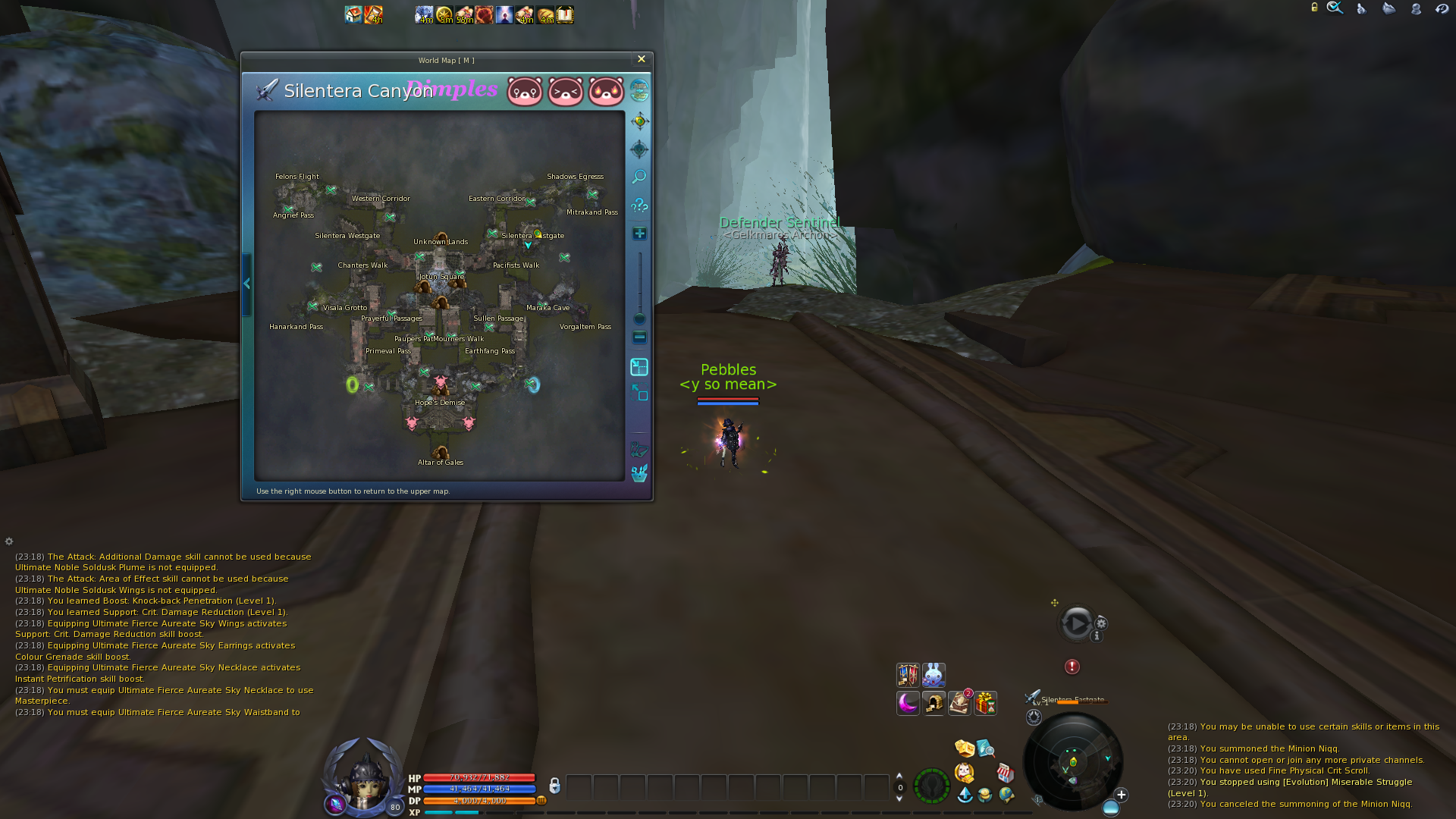Click the up arrow above the quickbar page counter

(899, 777)
